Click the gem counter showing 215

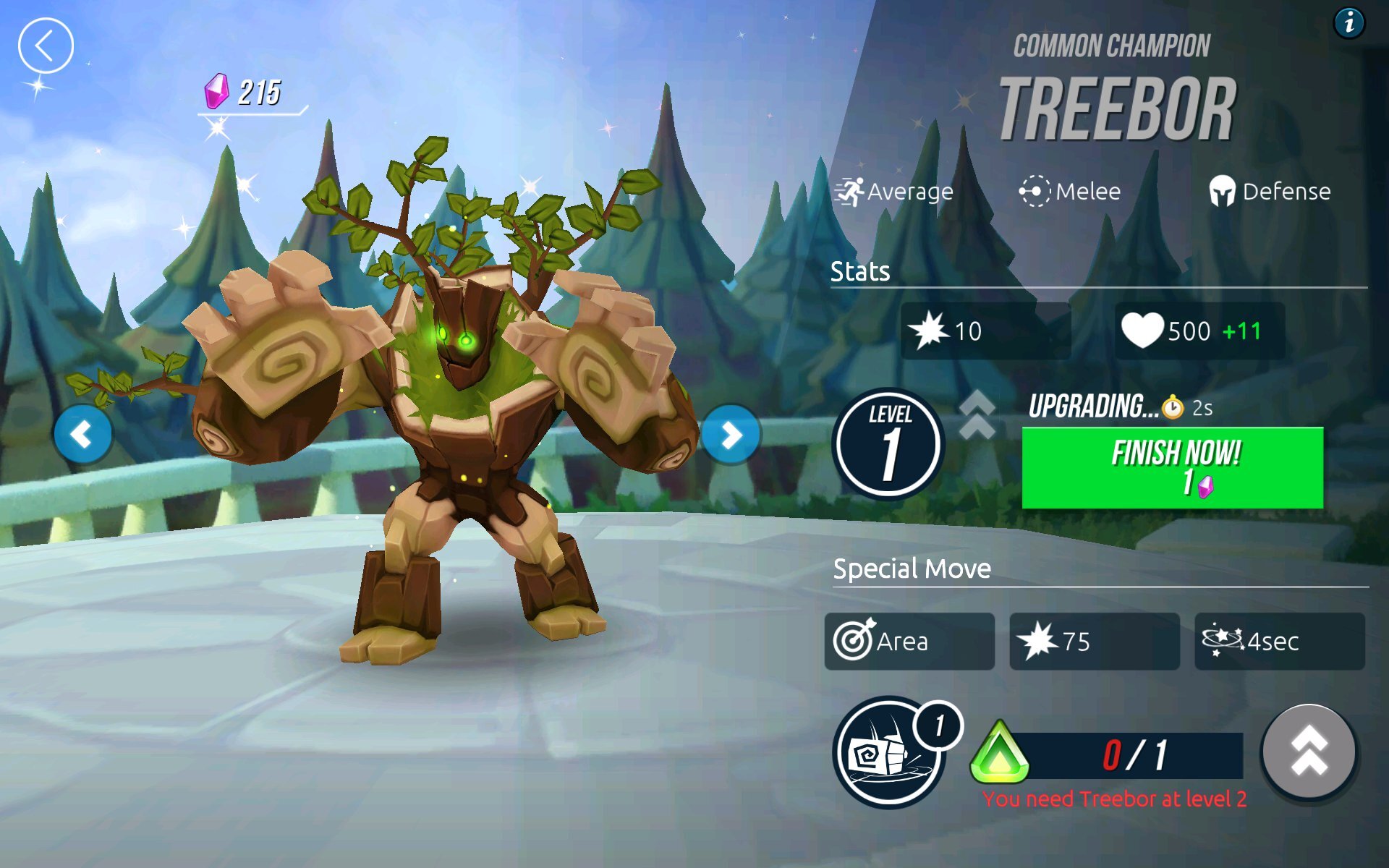click(243, 93)
